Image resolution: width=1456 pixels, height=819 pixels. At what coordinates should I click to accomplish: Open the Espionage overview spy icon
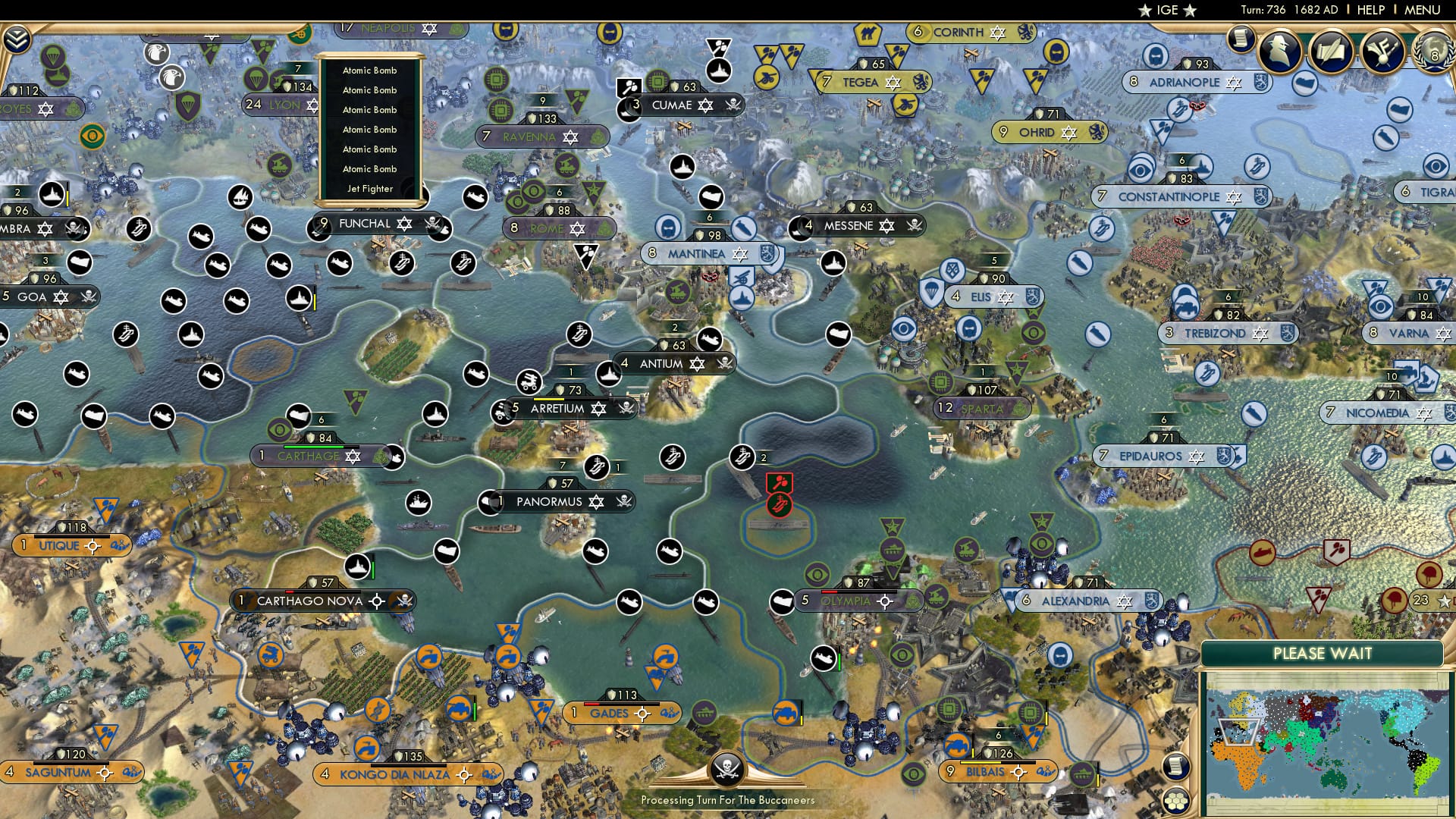1280,52
